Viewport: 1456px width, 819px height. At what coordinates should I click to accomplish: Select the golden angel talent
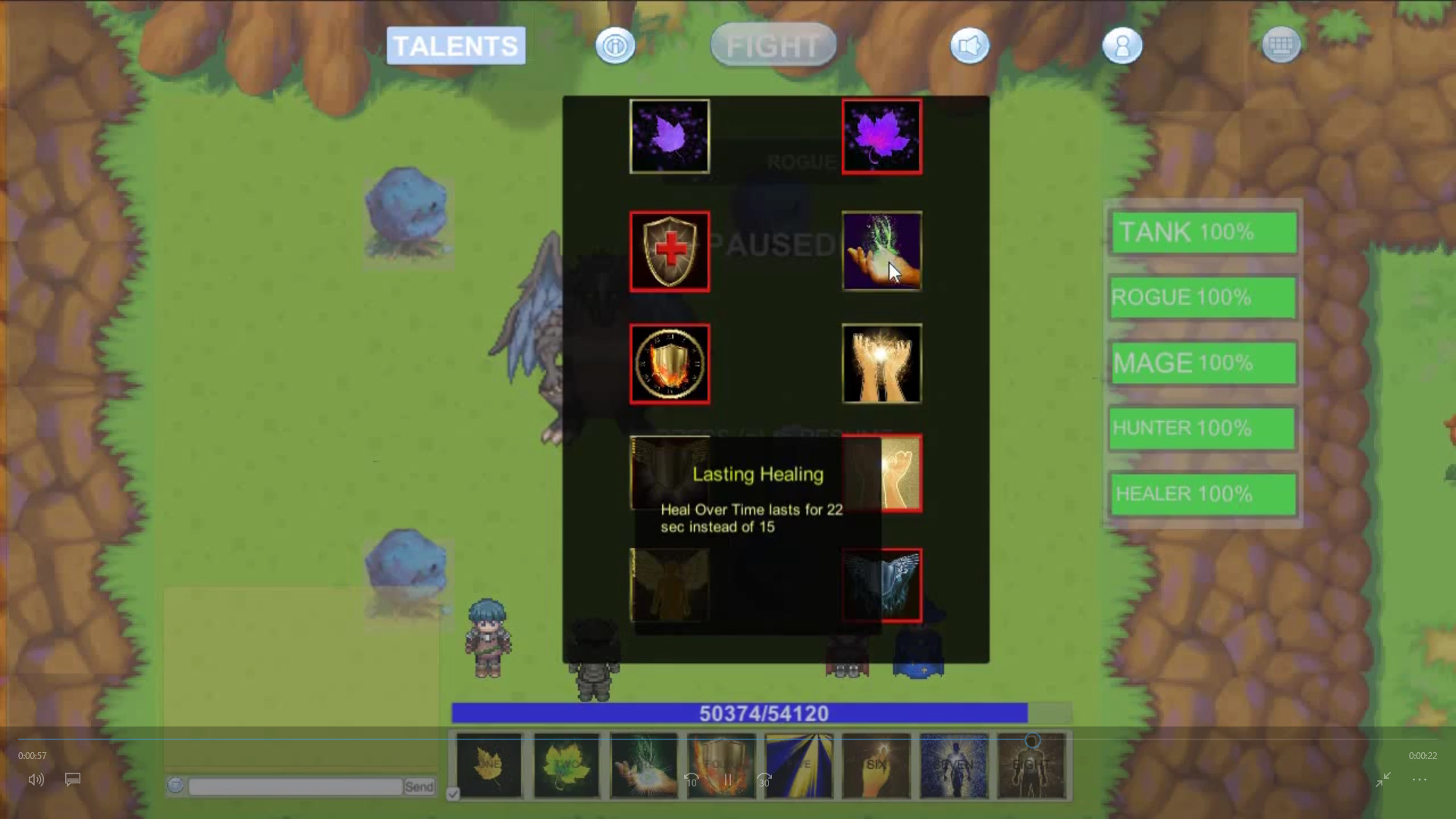[x=670, y=585]
